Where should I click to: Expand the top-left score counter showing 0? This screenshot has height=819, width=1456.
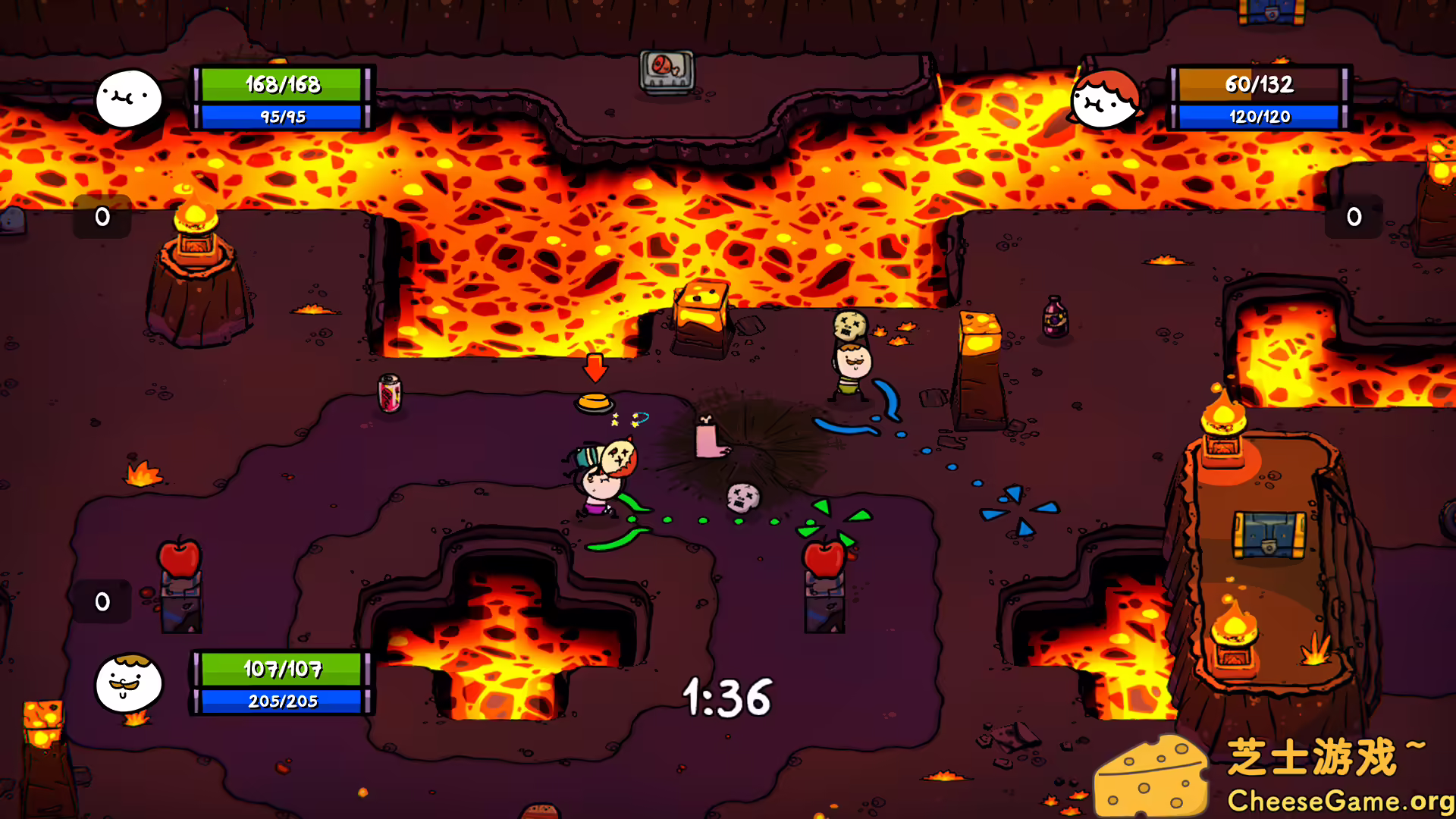(x=101, y=217)
